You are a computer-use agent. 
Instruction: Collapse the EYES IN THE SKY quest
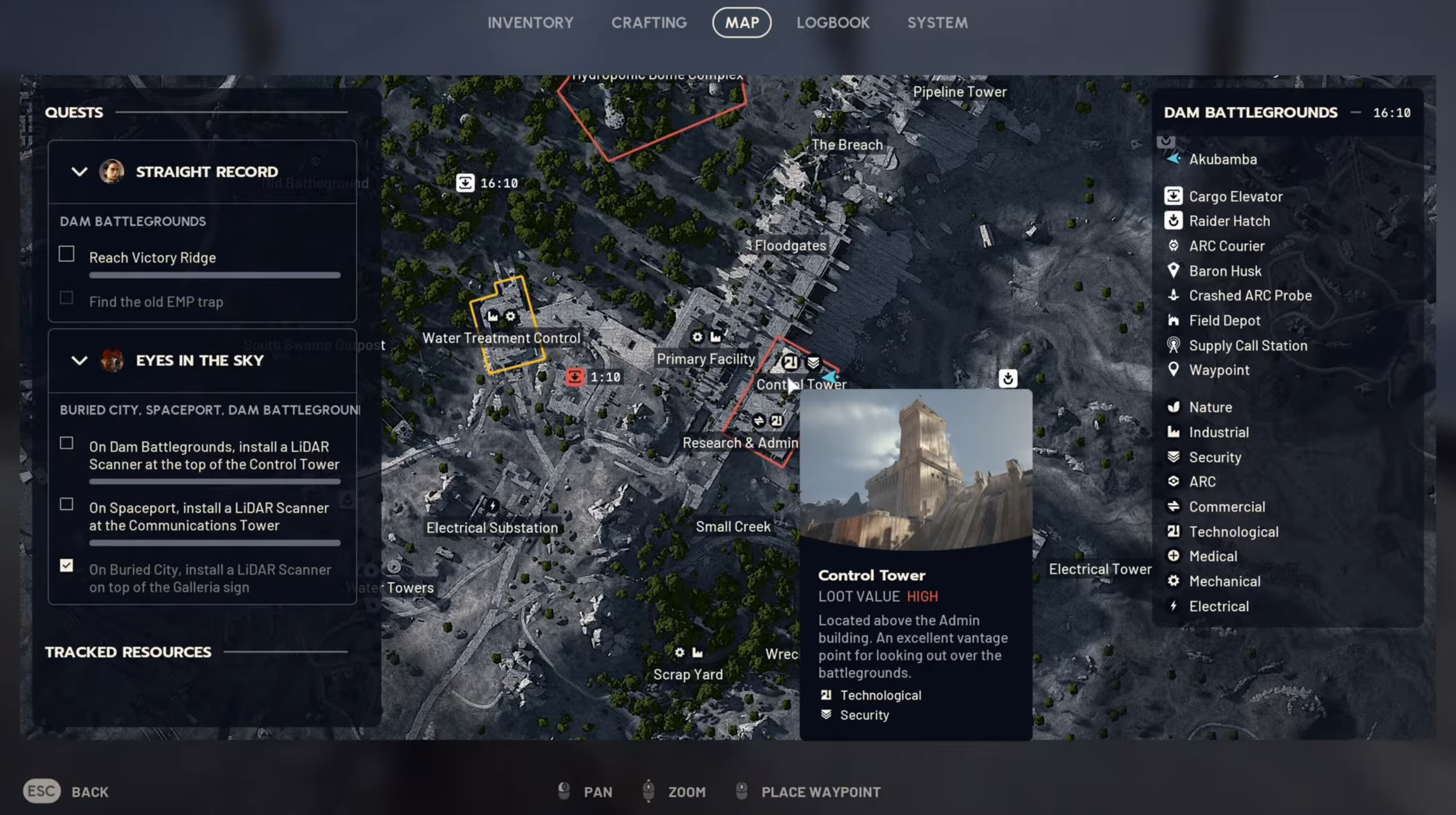[80, 360]
